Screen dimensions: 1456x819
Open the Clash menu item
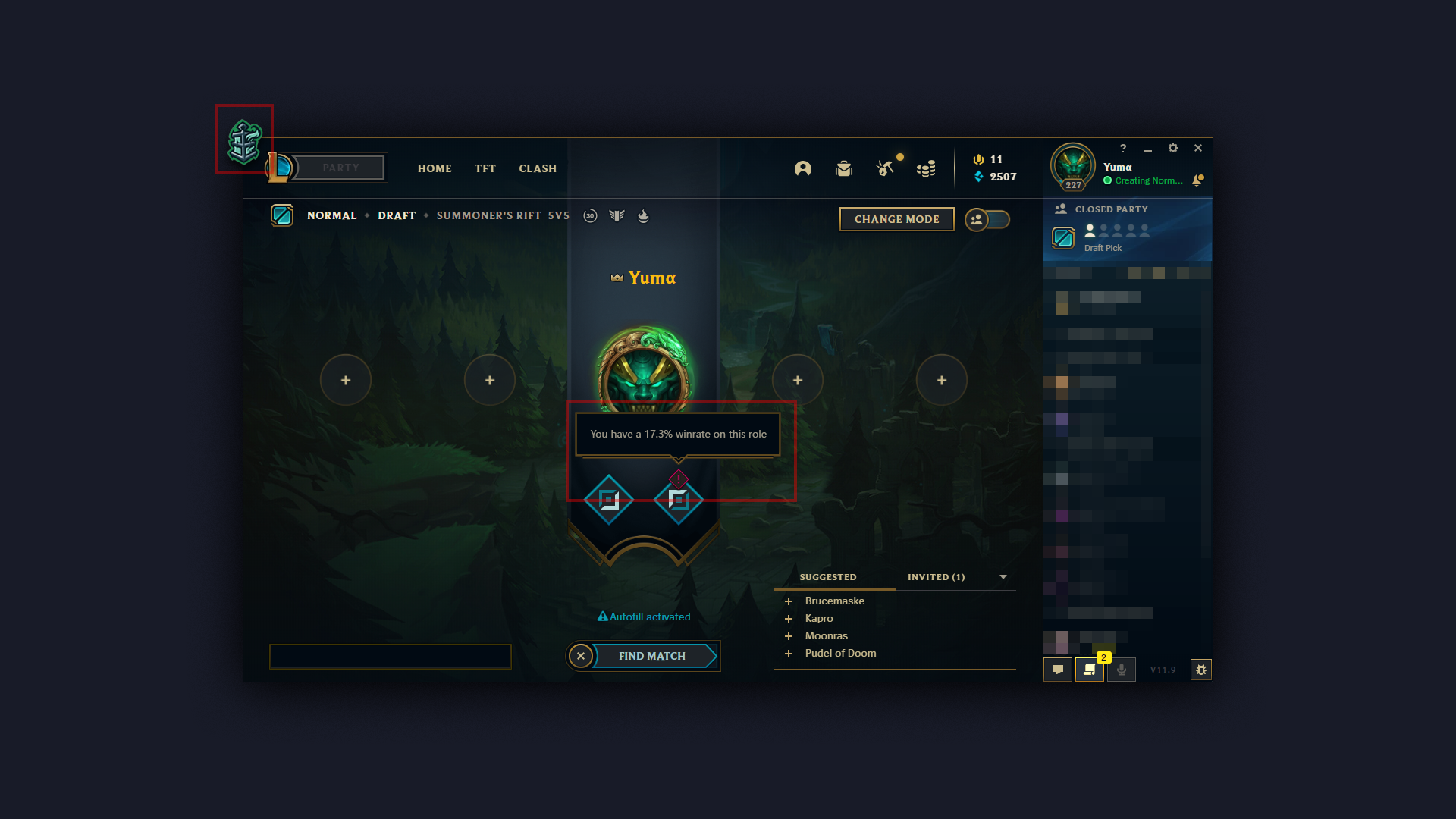(x=538, y=168)
